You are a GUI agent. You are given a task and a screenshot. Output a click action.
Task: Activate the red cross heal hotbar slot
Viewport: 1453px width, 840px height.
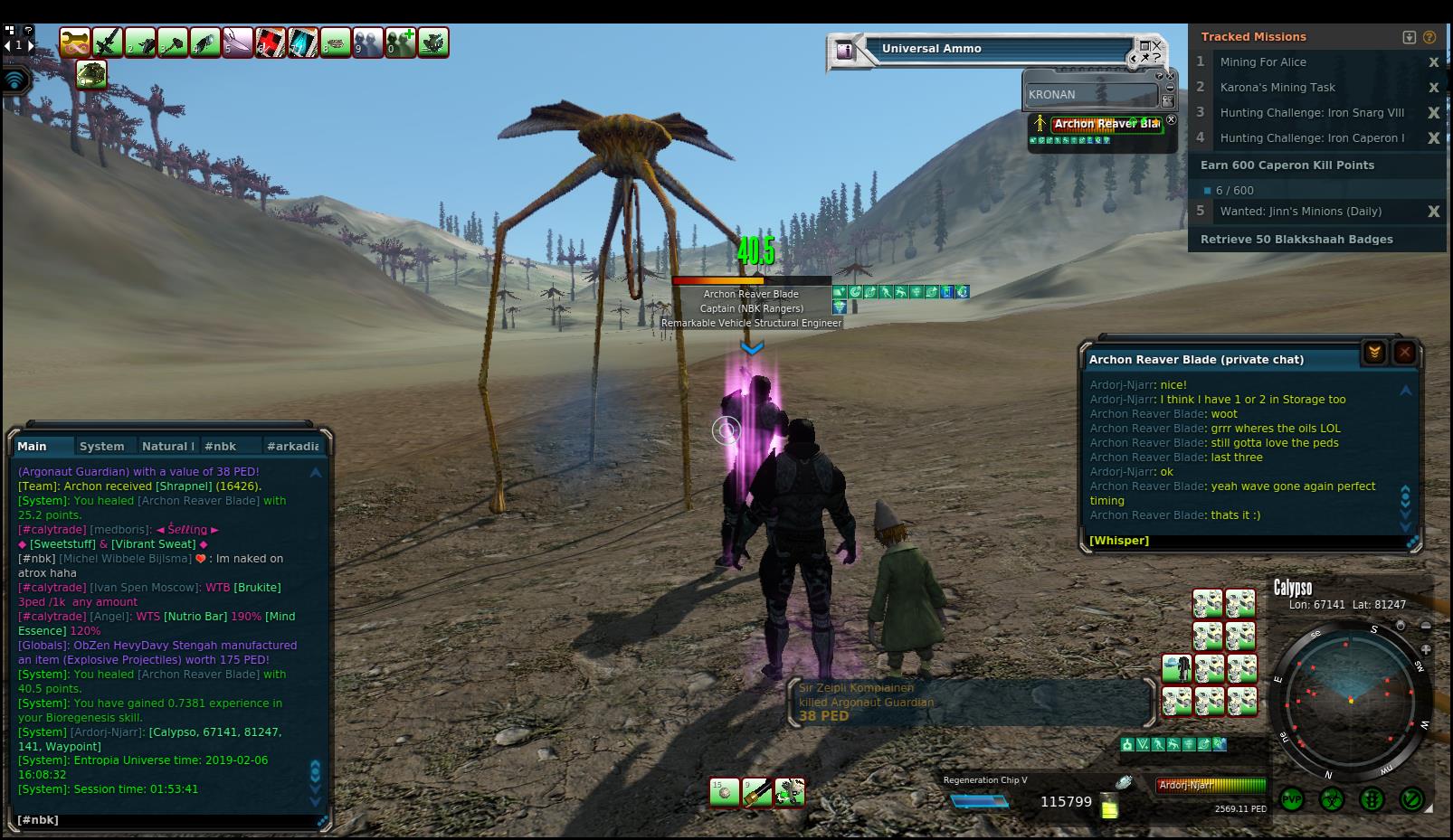pos(270,42)
